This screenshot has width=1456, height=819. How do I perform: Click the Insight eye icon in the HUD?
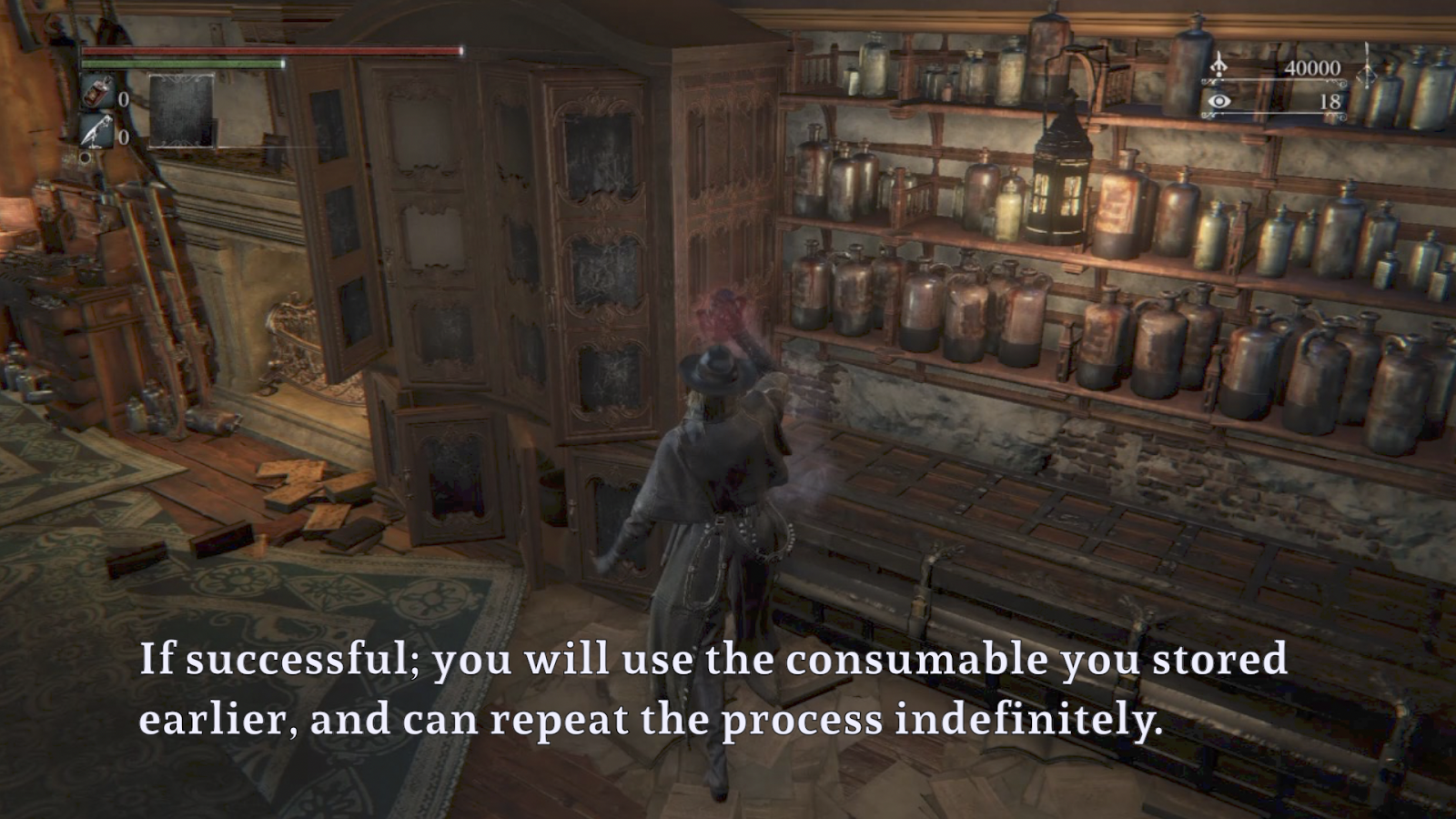pyautogui.click(x=1218, y=102)
